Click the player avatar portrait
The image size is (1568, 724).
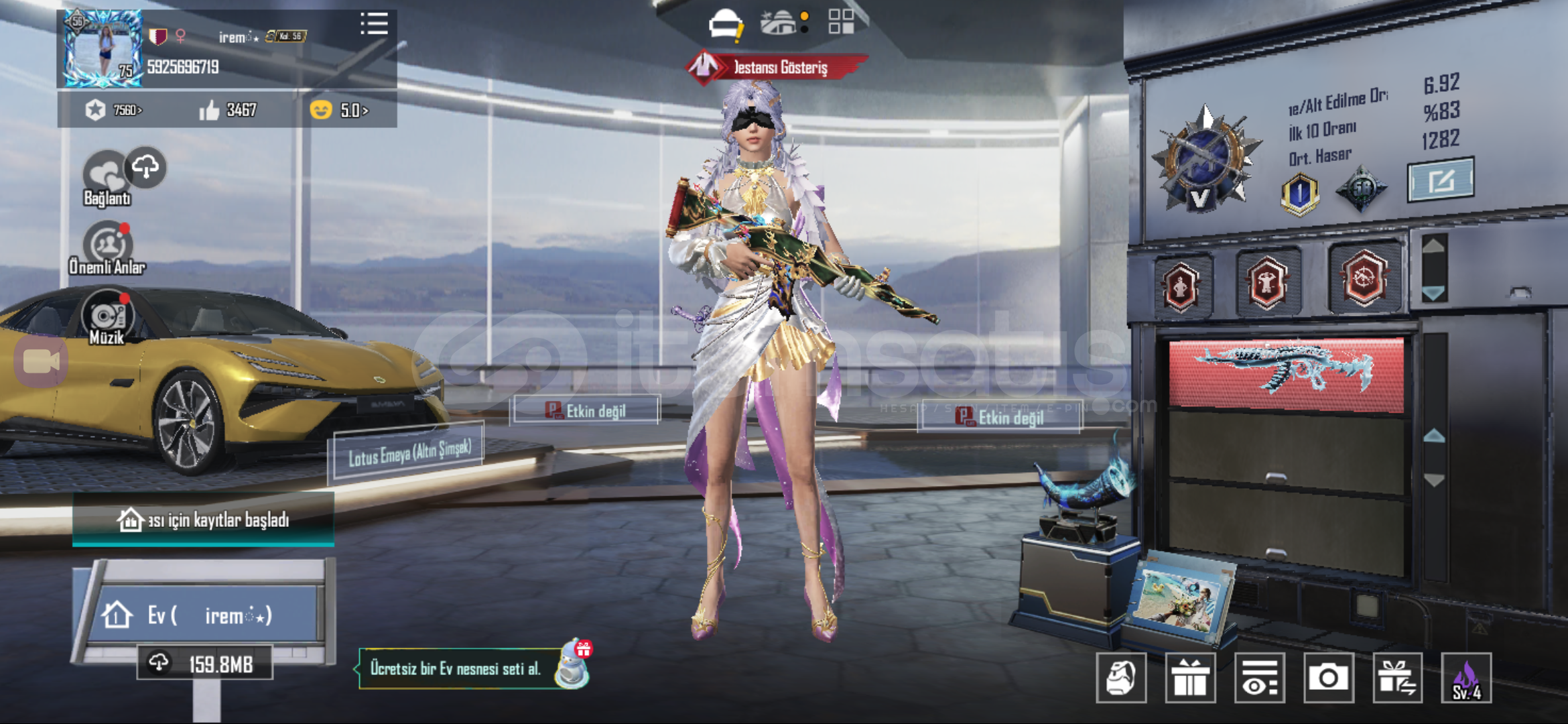pos(103,49)
